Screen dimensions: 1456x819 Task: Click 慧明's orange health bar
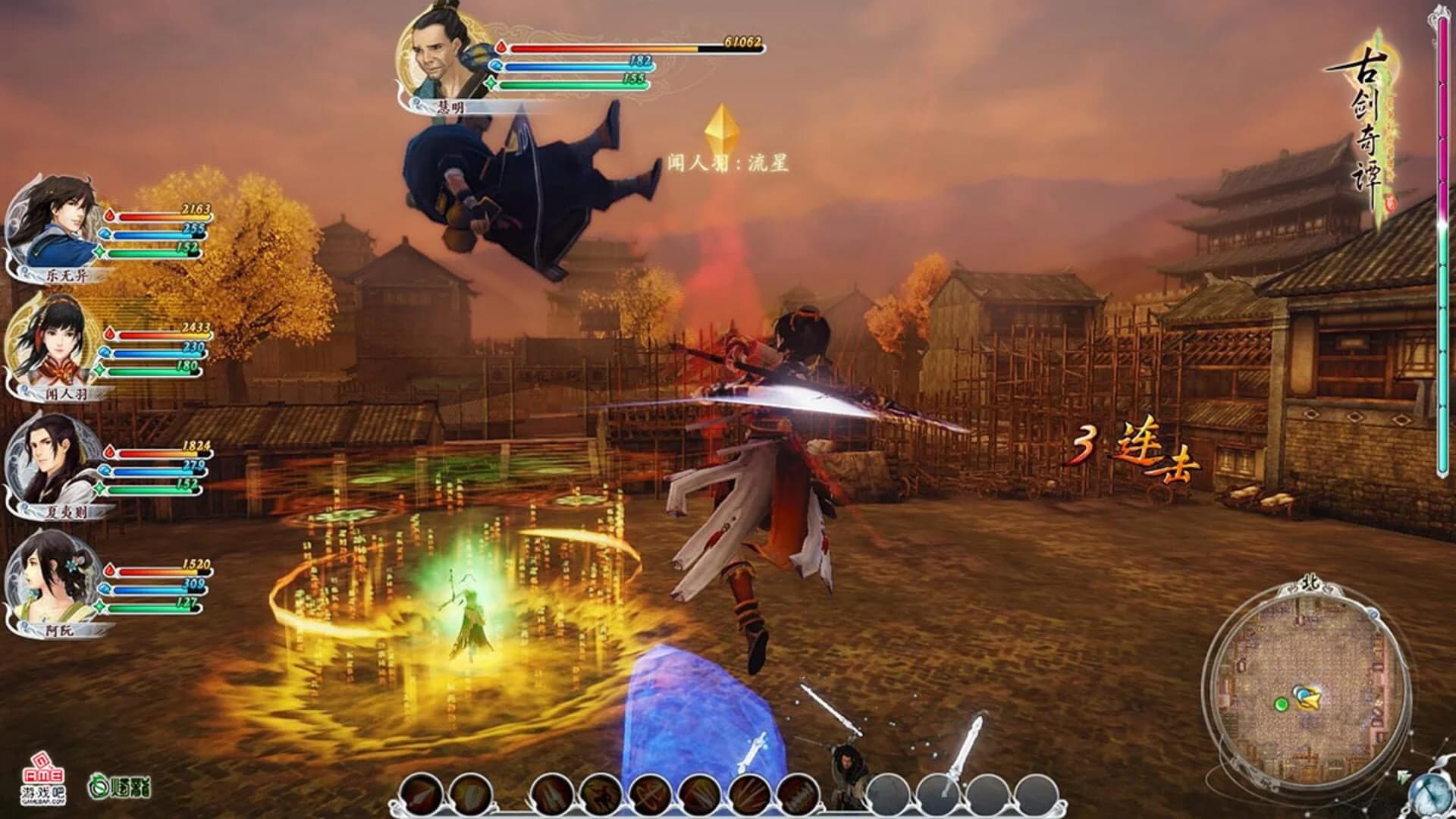(x=607, y=47)
